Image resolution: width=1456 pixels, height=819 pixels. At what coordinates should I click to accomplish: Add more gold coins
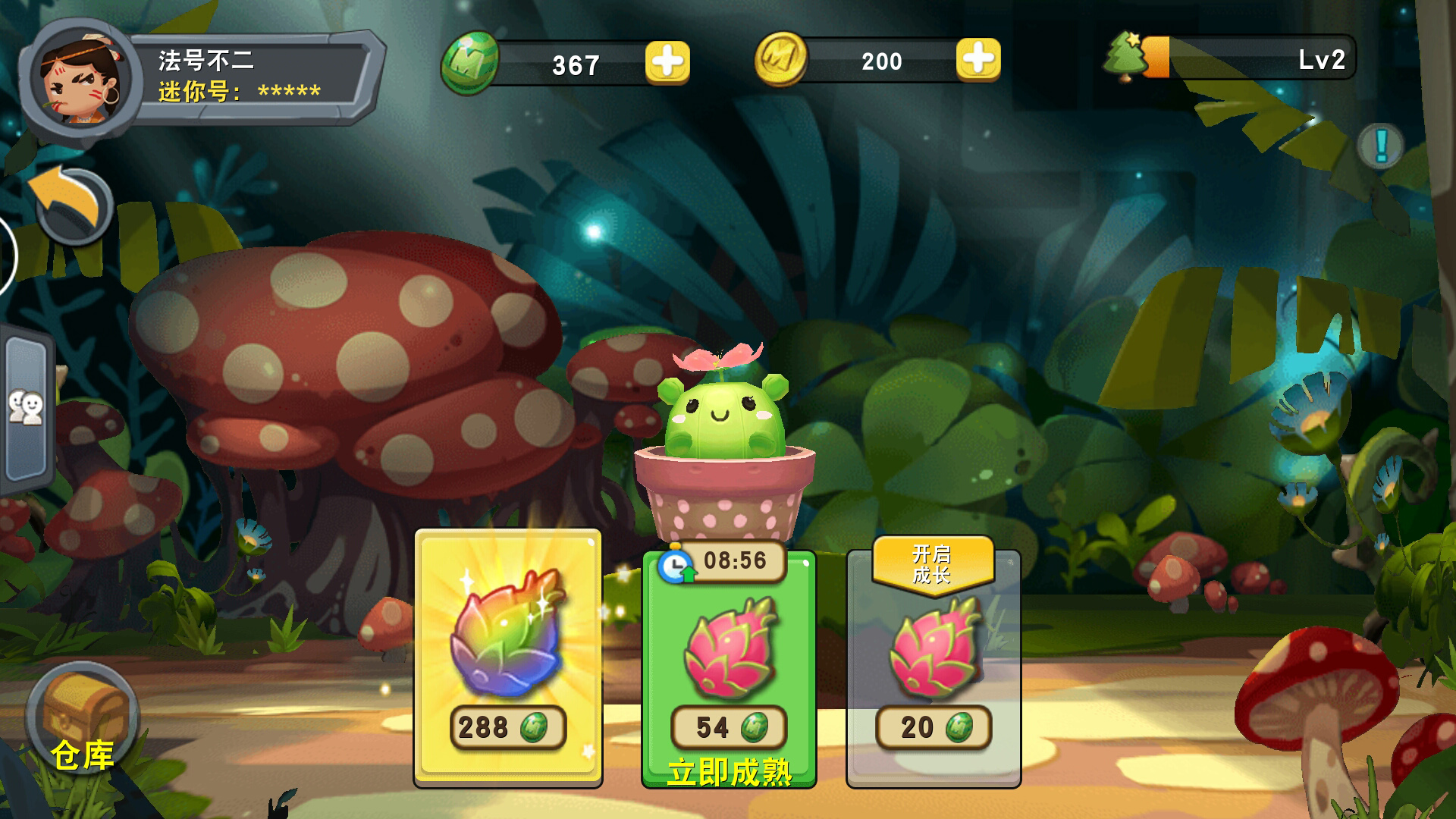click(977, 59)
